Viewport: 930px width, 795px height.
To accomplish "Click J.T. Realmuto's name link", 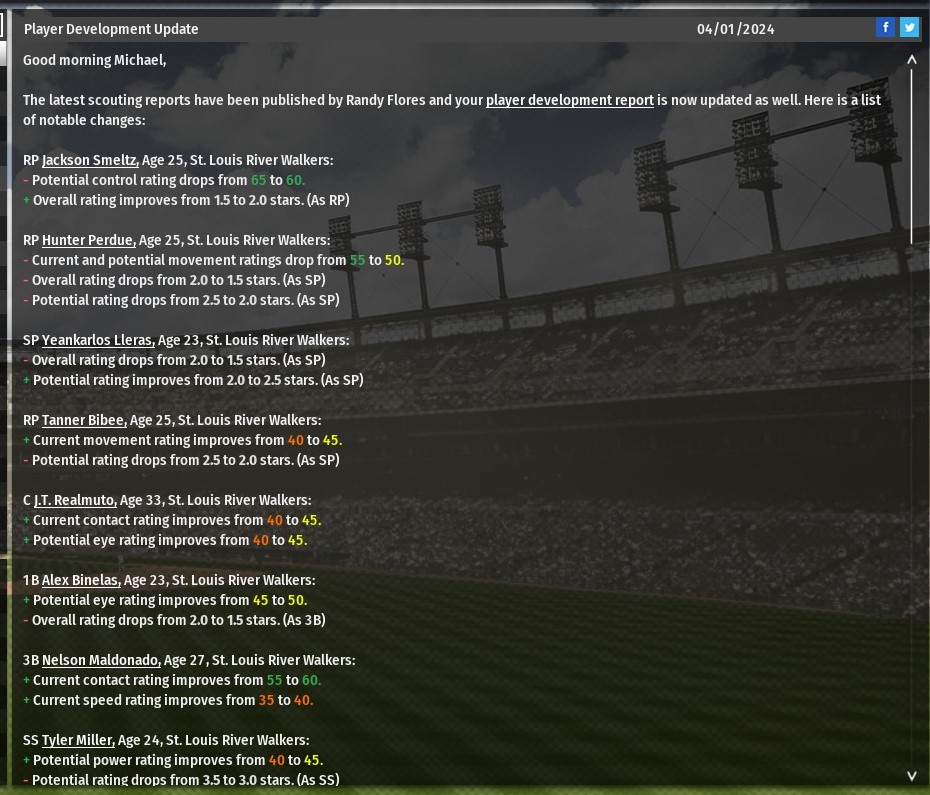I will [x=75, y=500].
